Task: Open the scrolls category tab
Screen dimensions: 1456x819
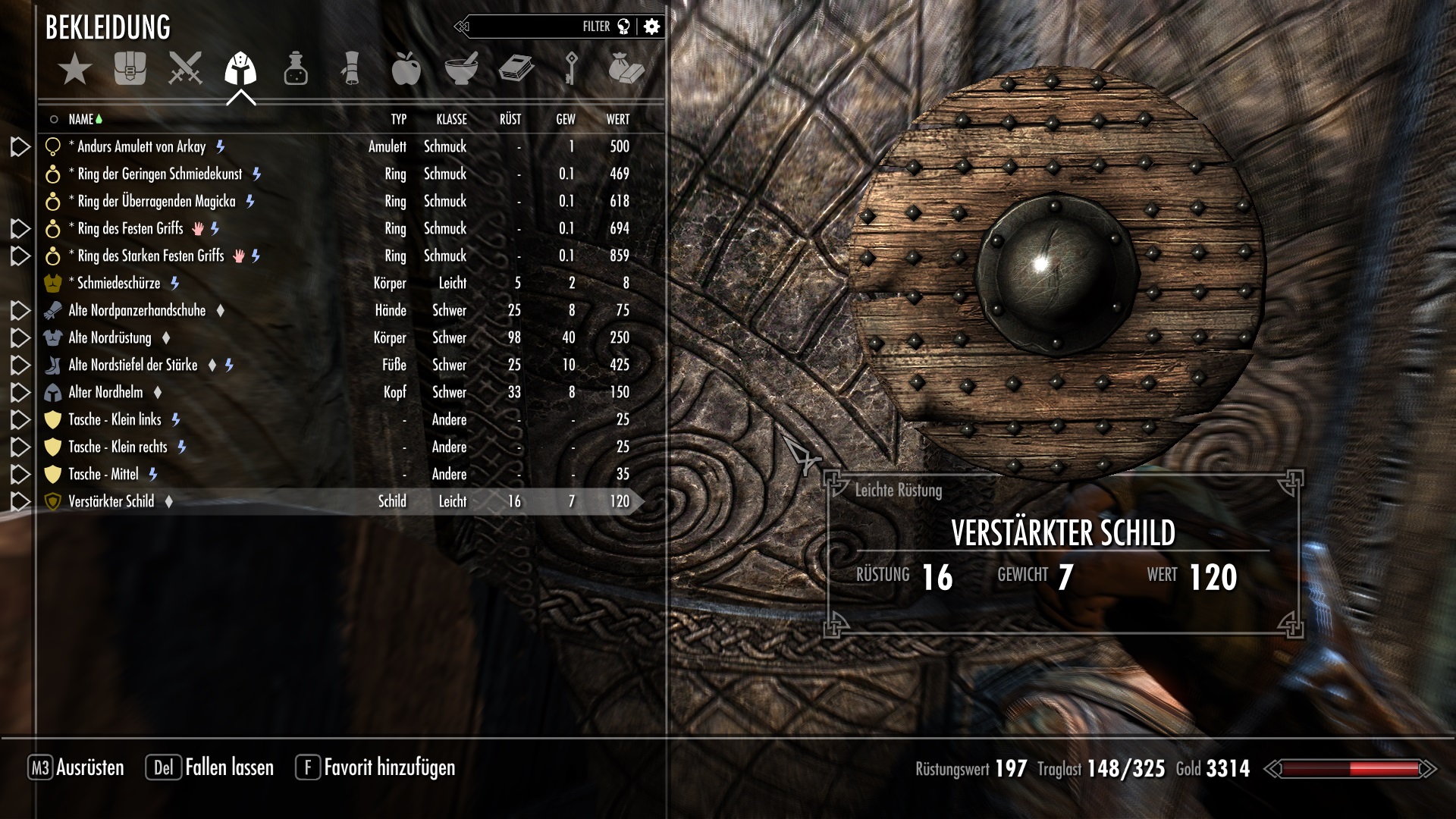Action: [x=351, y=69]
